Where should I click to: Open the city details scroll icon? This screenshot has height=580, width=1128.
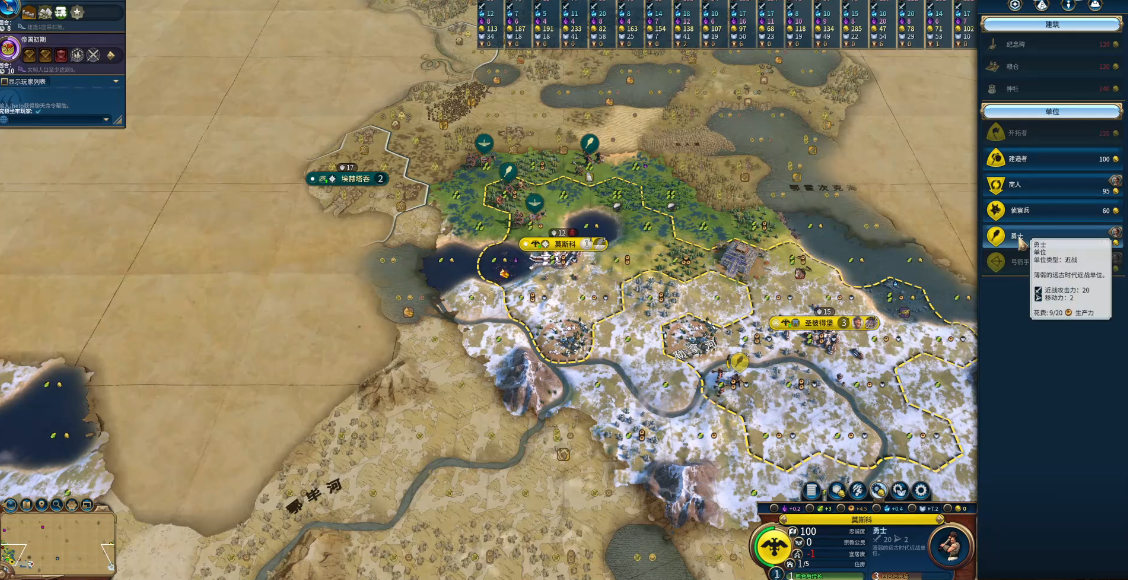(812, 491)
